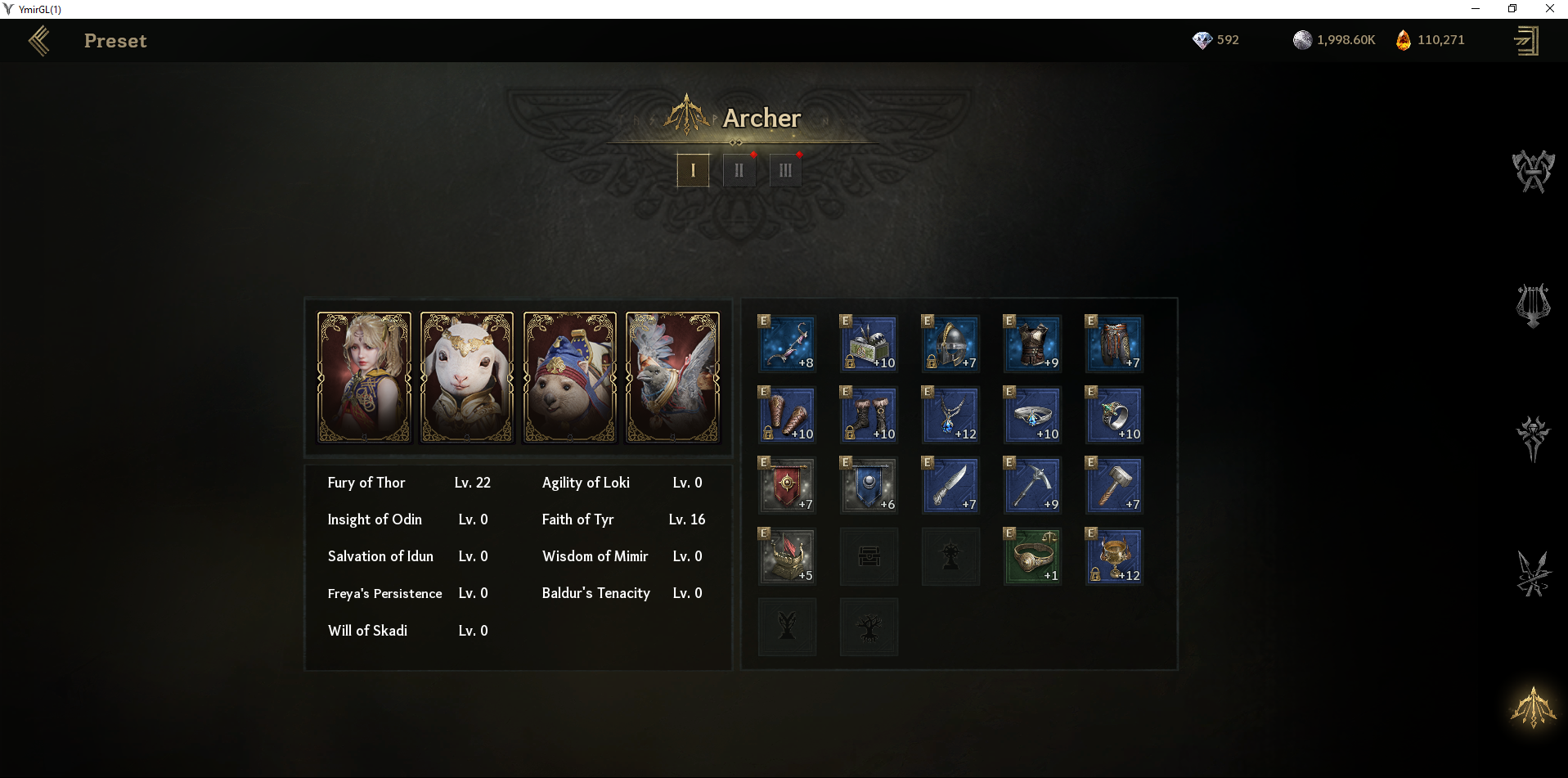Screen dimensions: 1568x778
Task: Select the white goat card
Action: coord(467,377)
